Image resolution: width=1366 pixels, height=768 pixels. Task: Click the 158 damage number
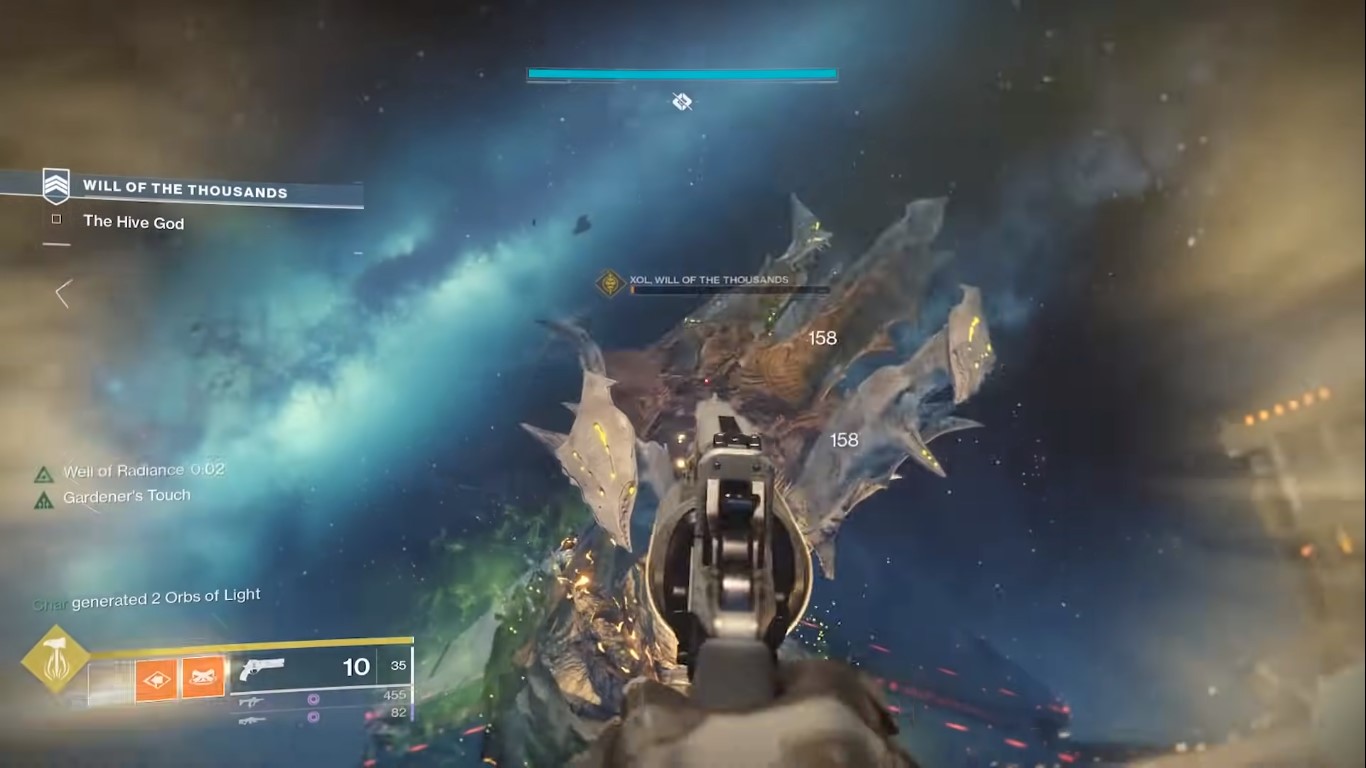[x=821, y=338]
